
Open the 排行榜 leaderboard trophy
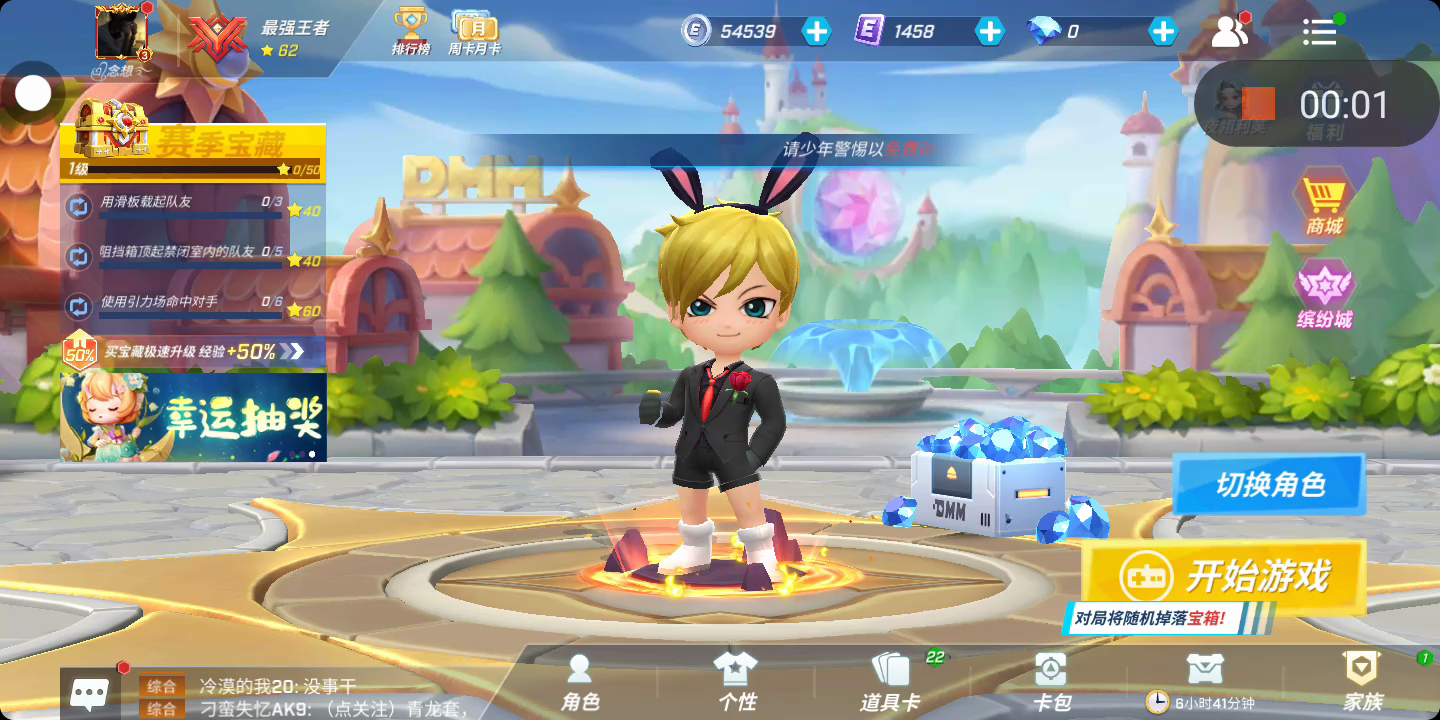point(410,31)
